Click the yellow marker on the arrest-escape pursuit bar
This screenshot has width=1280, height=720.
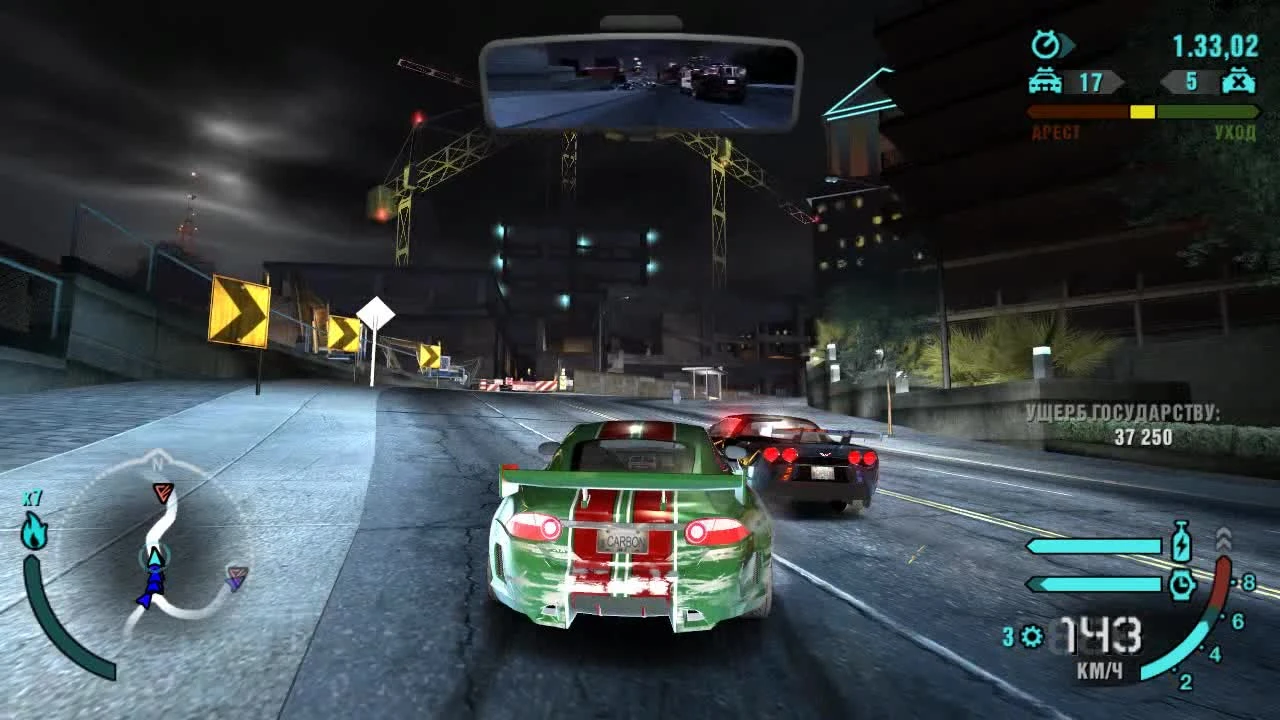click(x=1142, y=111)
